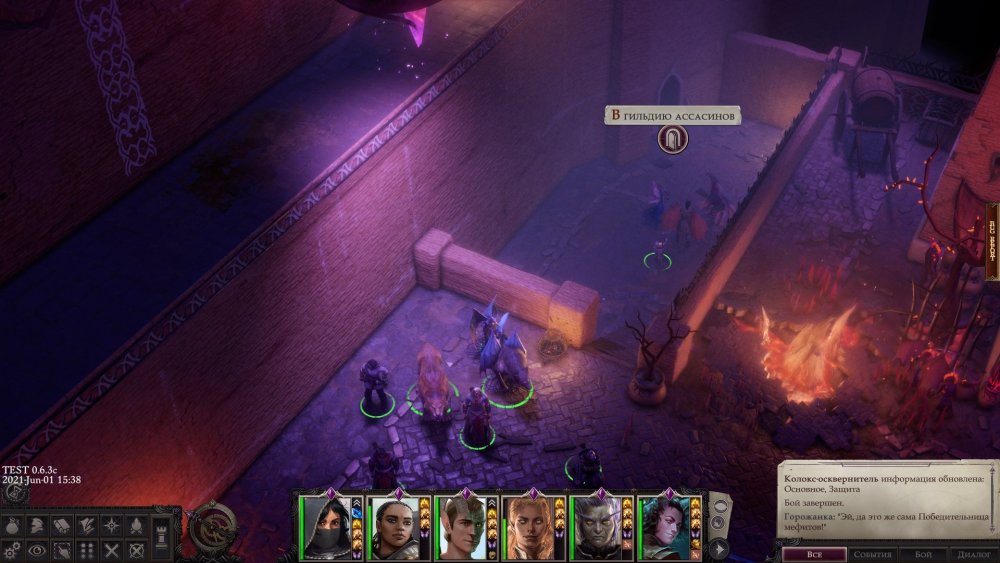Viewport: 1000px width, 563px height.
Task: Open the settings gears icon
Action: pos(13,550)
